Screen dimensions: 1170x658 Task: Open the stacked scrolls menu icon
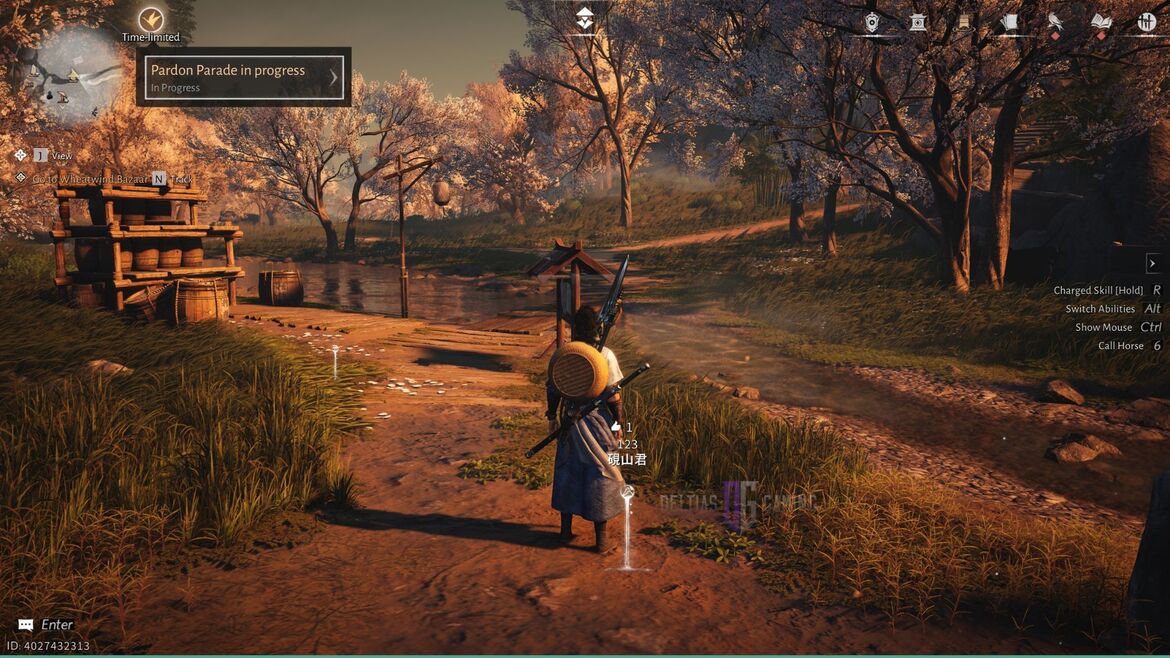pyautogui.click(x=1009, y=22)
